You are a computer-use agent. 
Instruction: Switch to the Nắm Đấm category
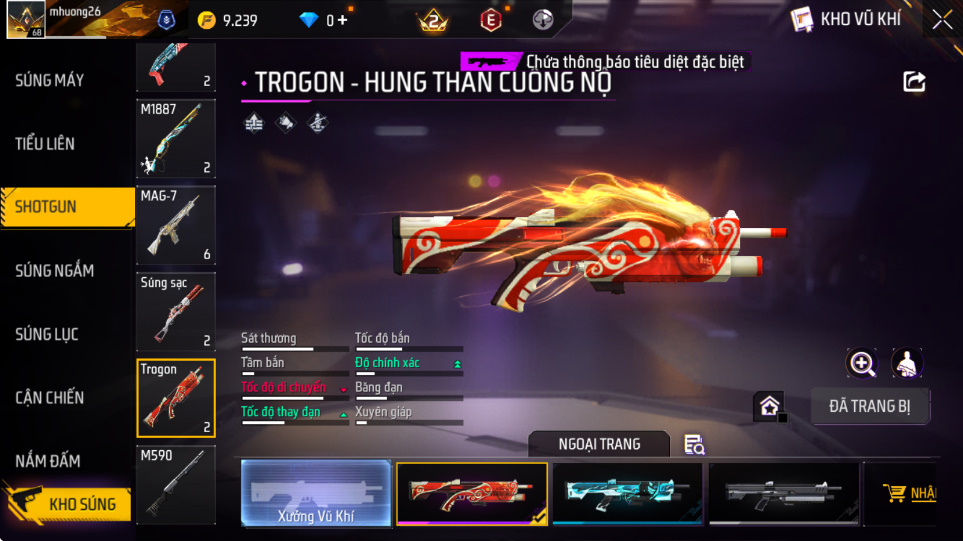48,461
